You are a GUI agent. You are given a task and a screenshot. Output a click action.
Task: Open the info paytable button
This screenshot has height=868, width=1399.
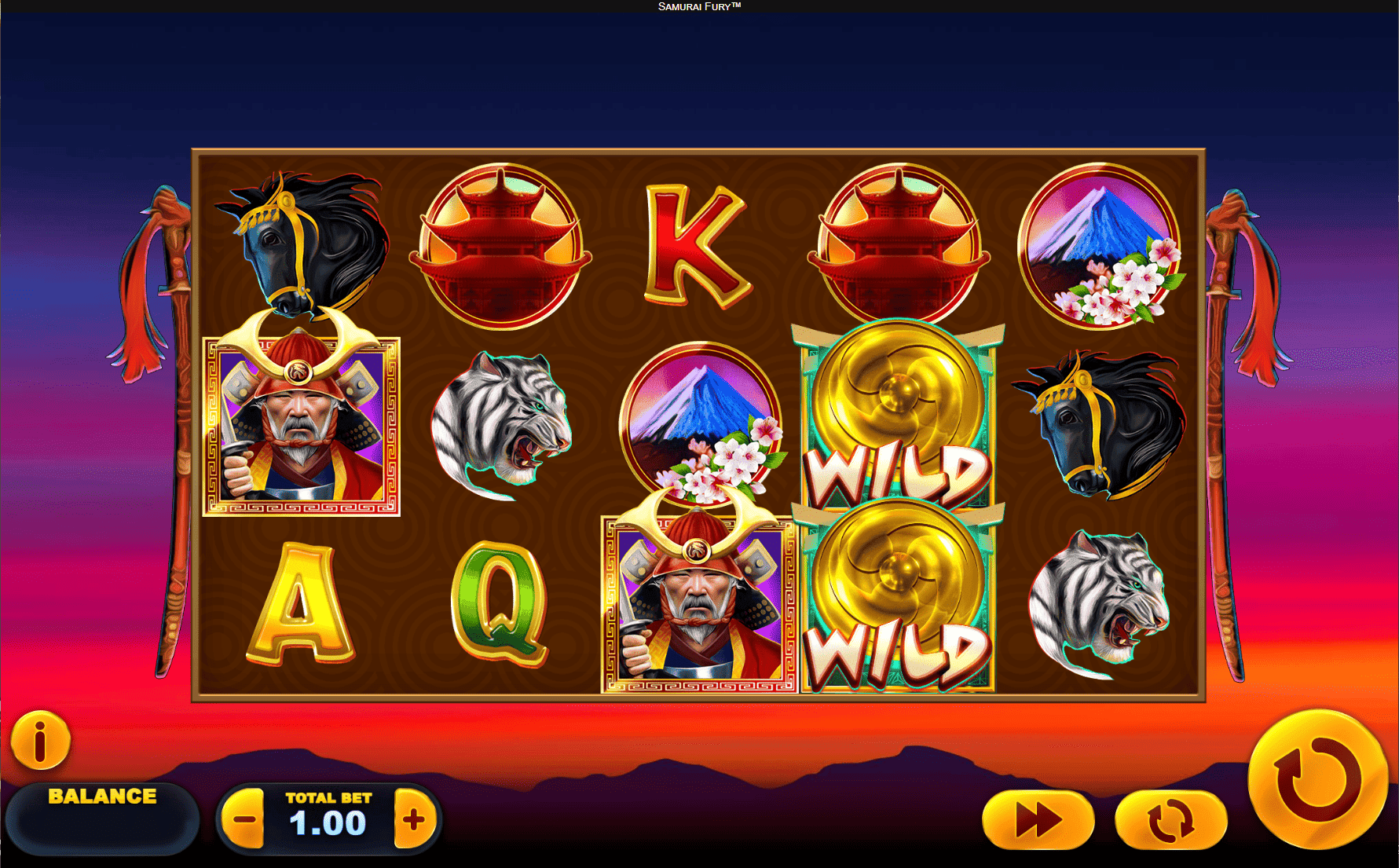(x=40, y=740)
